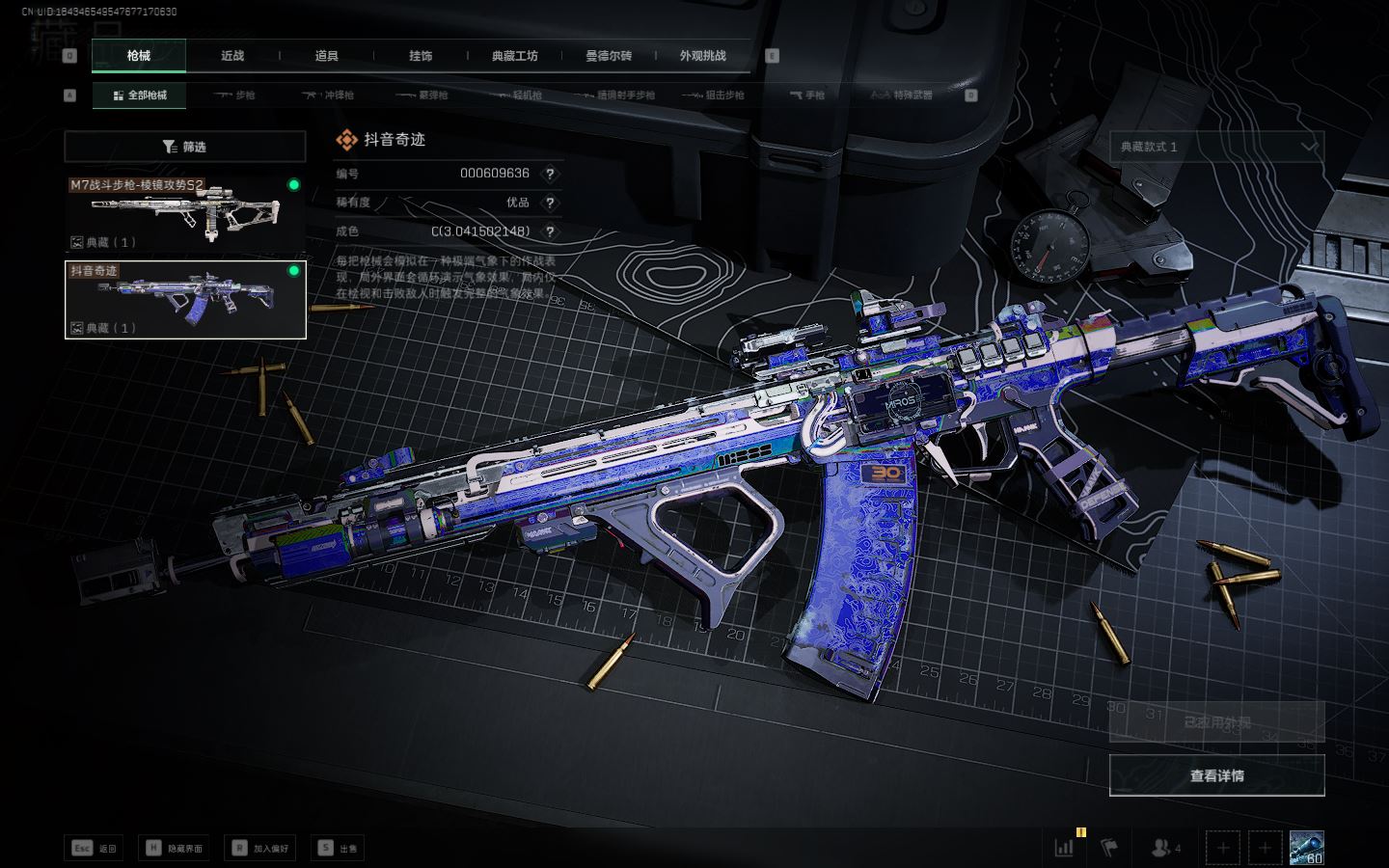The image size is (1389, 868).
Task: Filter weapons by 步枪 rifles
Action: pos(235,95)
